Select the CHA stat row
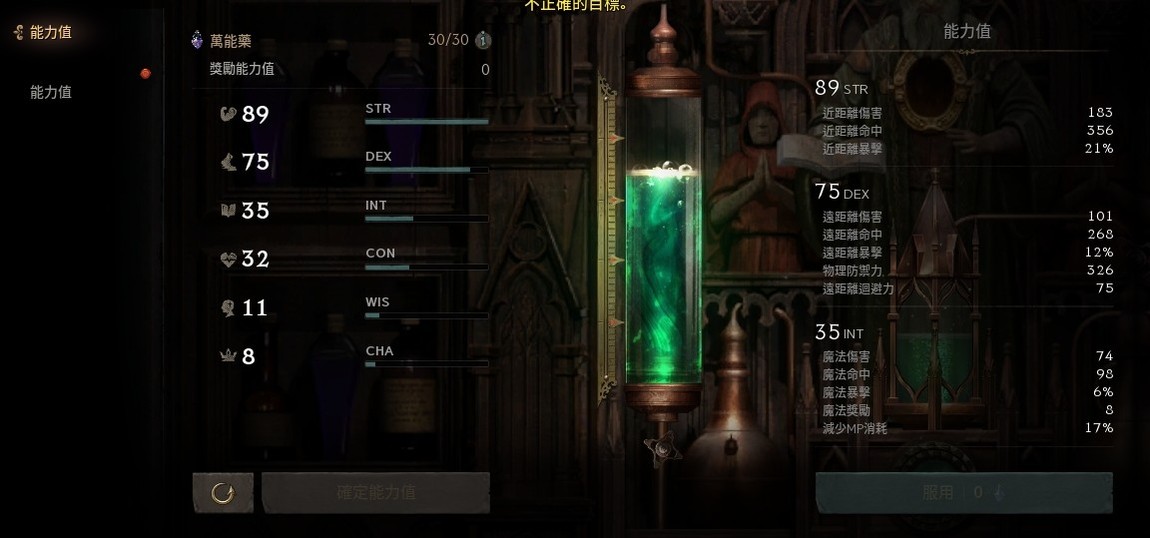Screen dimensions: 1150x538 pos(354,355)
